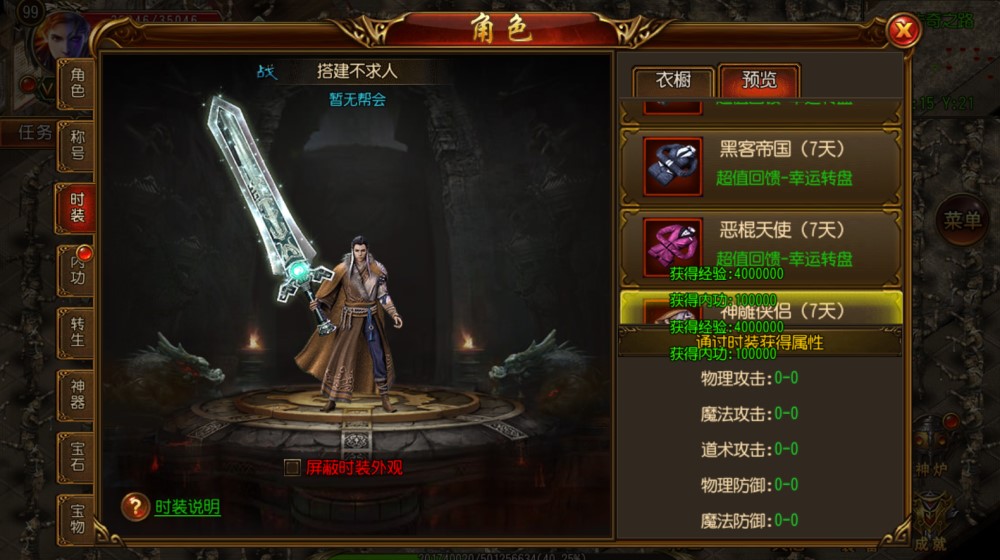
Task: Select the 恶棍天使 (7天) costume
Action: click(x=760, y=244)
